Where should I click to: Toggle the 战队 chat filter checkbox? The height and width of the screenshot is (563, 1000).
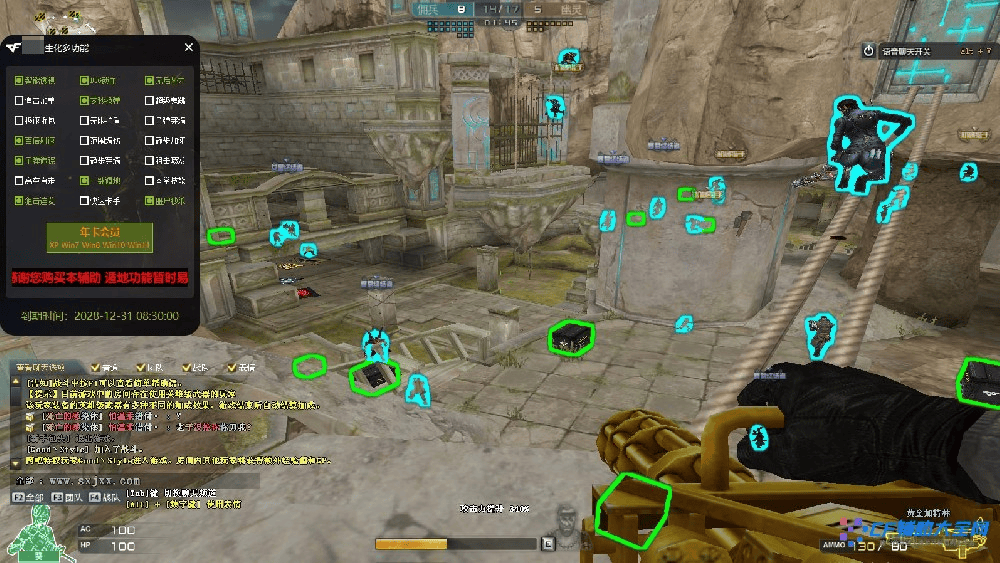pyautogui.click(x=185, y=368)
